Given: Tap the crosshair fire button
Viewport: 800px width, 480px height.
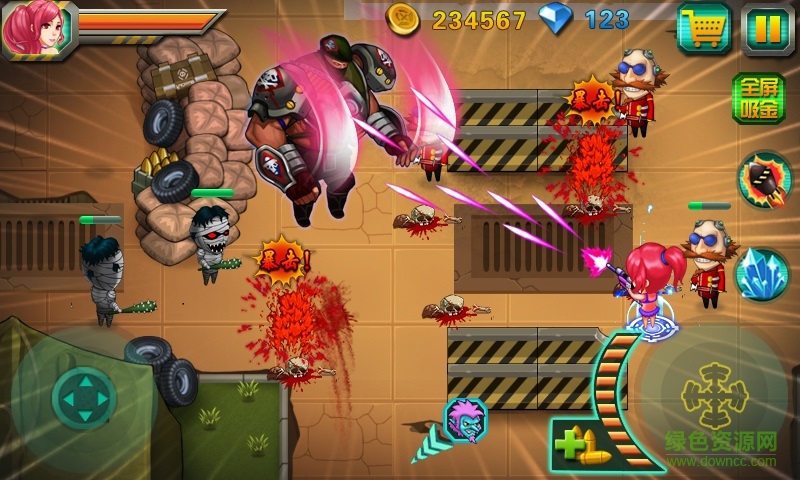Looking at the screenshot, I should 715,395.
